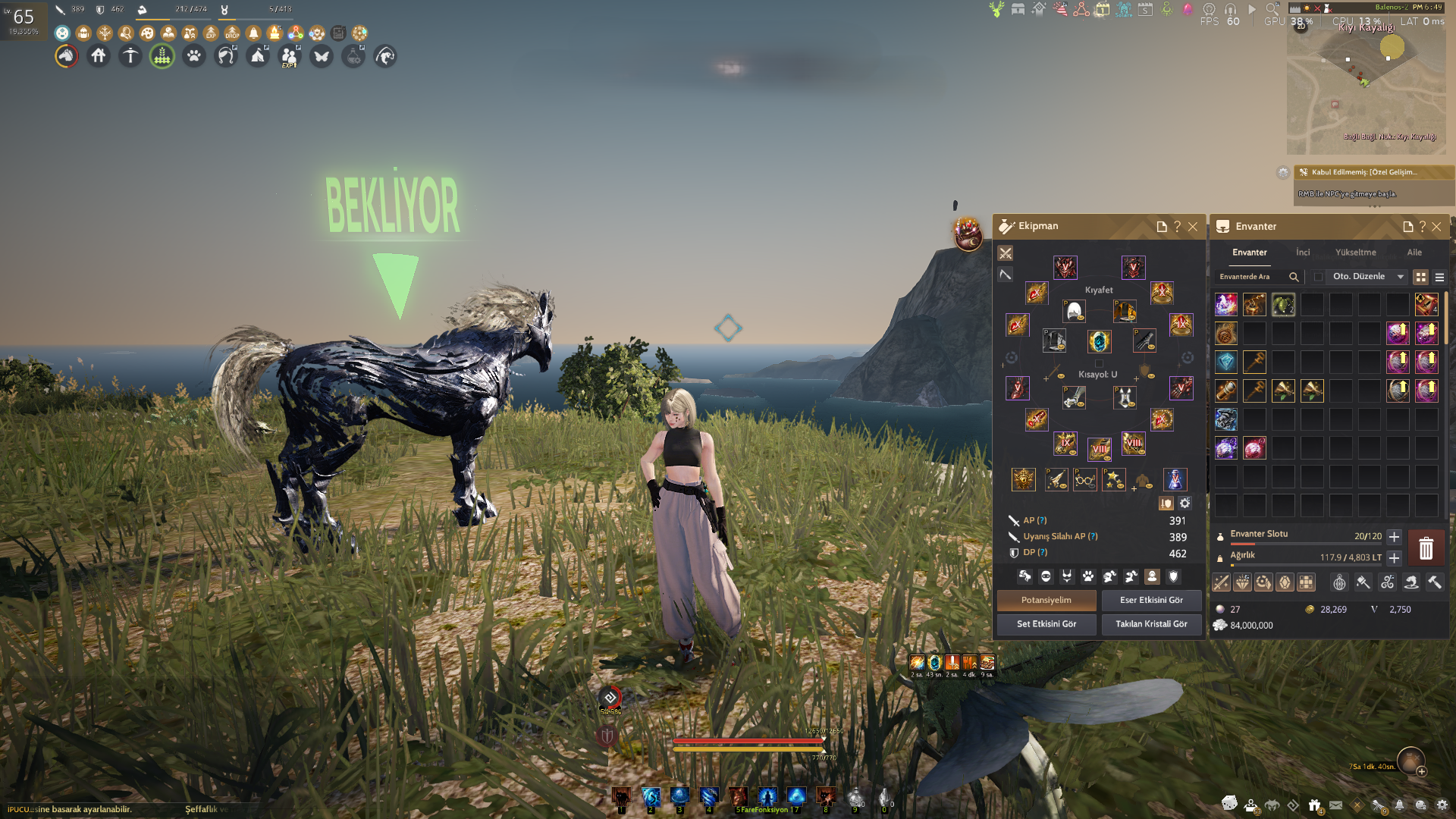
Task: Click the inventory trash can button
Action: 1426,548
